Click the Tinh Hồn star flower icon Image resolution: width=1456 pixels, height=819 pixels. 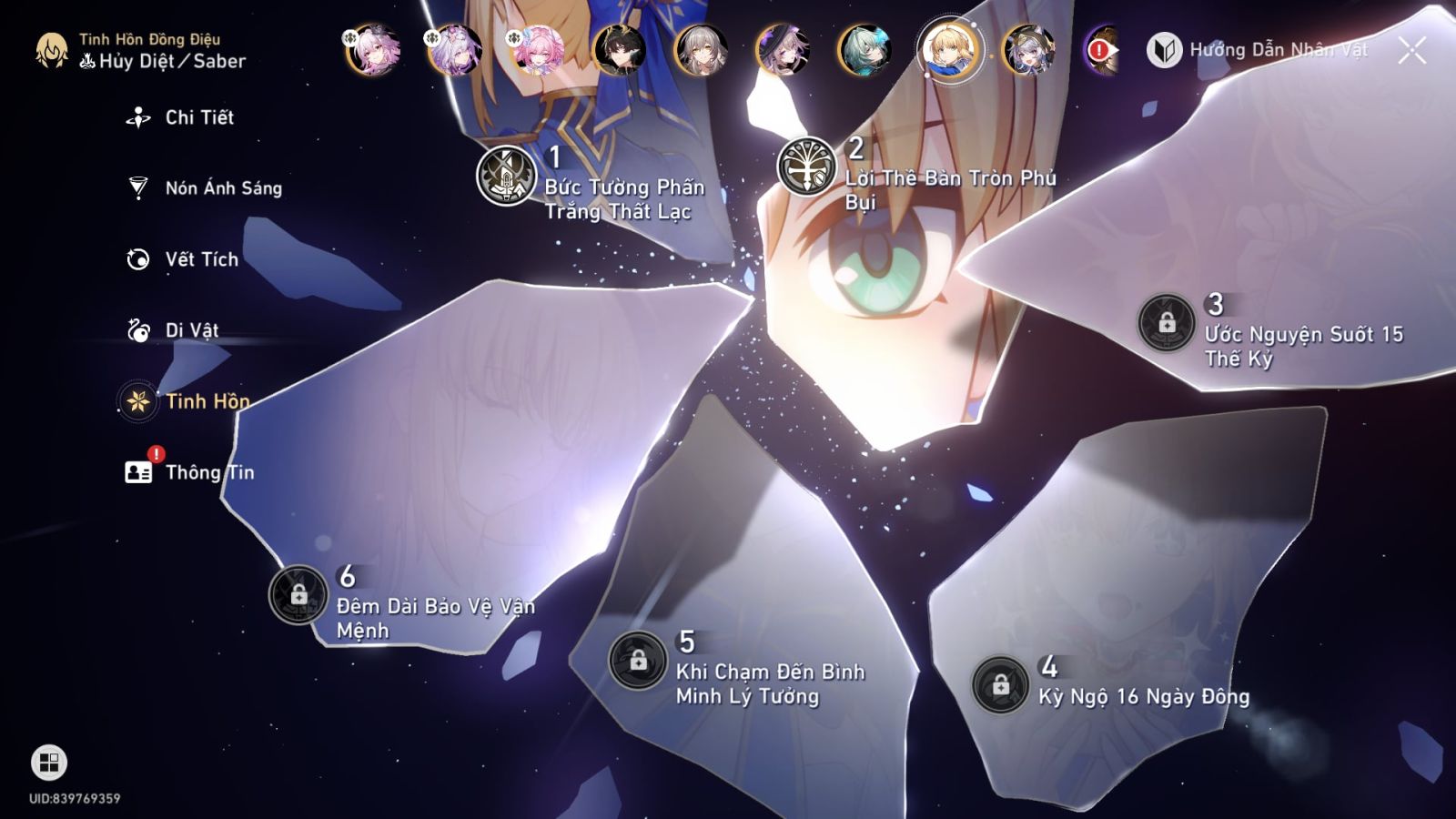(136, 401)
